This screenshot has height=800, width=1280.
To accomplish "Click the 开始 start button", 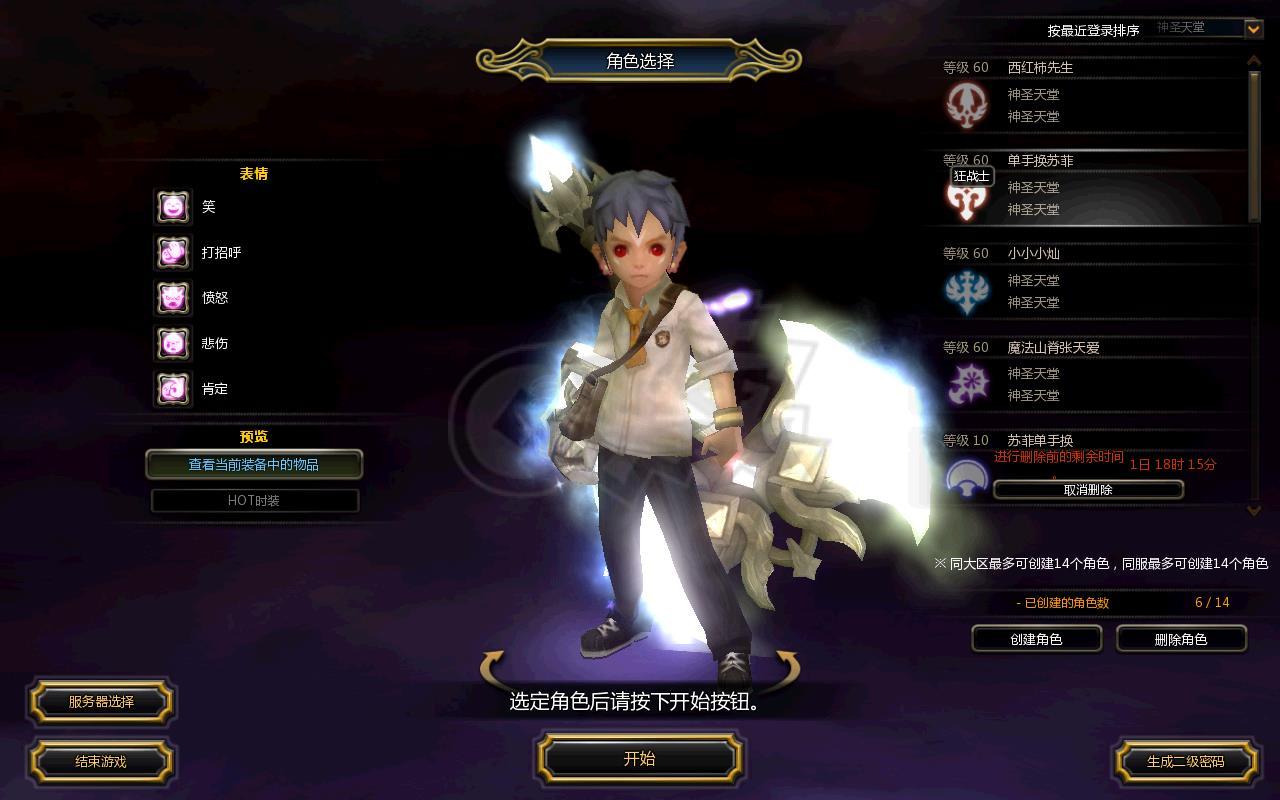I will coord(639,759).
